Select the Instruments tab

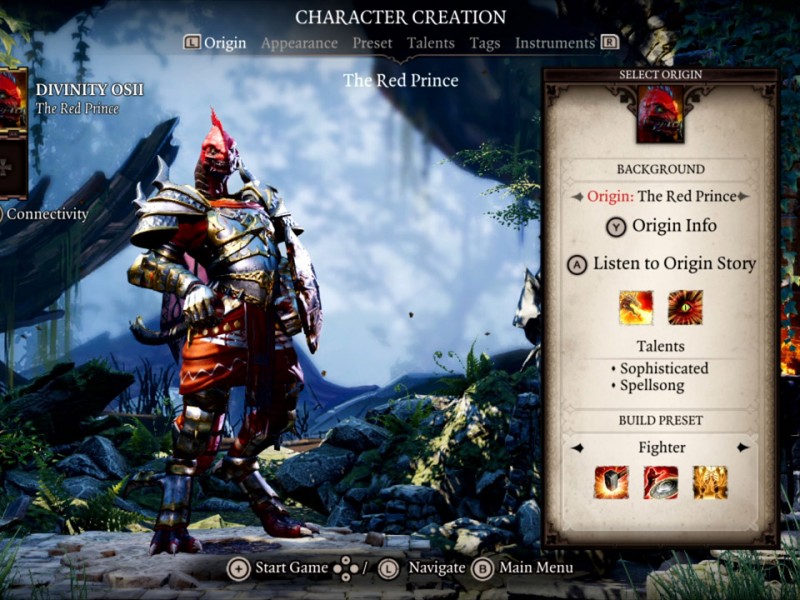pos(555,43)
